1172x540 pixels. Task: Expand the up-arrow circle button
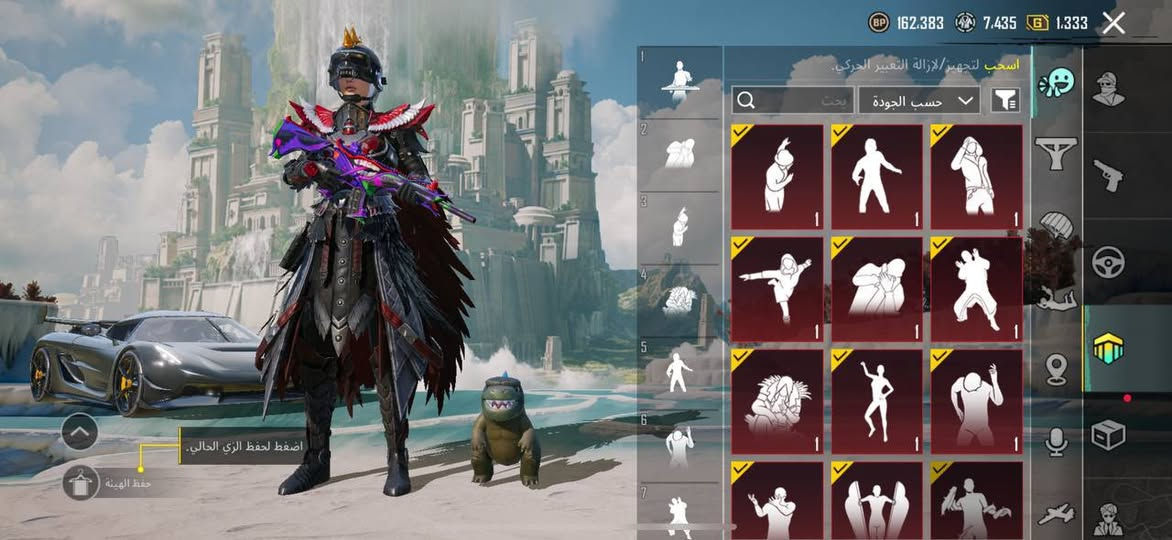(79, 432)
